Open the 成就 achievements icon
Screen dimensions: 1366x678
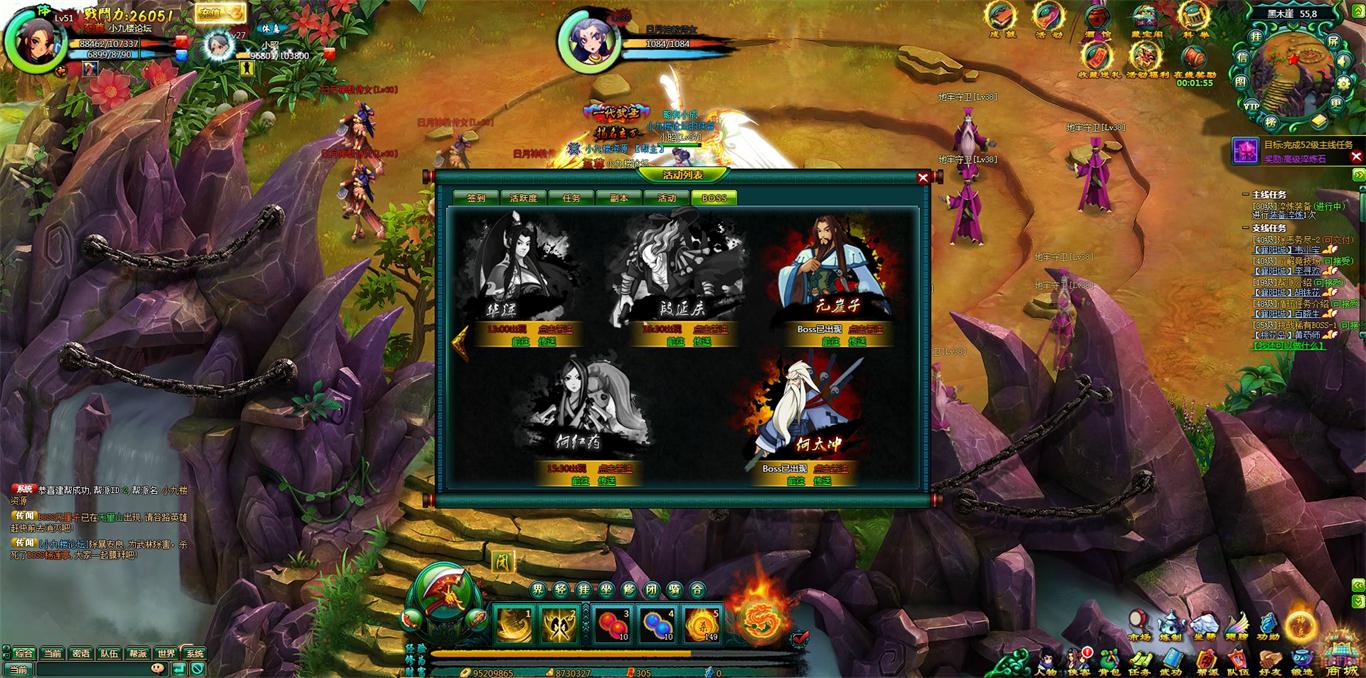1000,18
